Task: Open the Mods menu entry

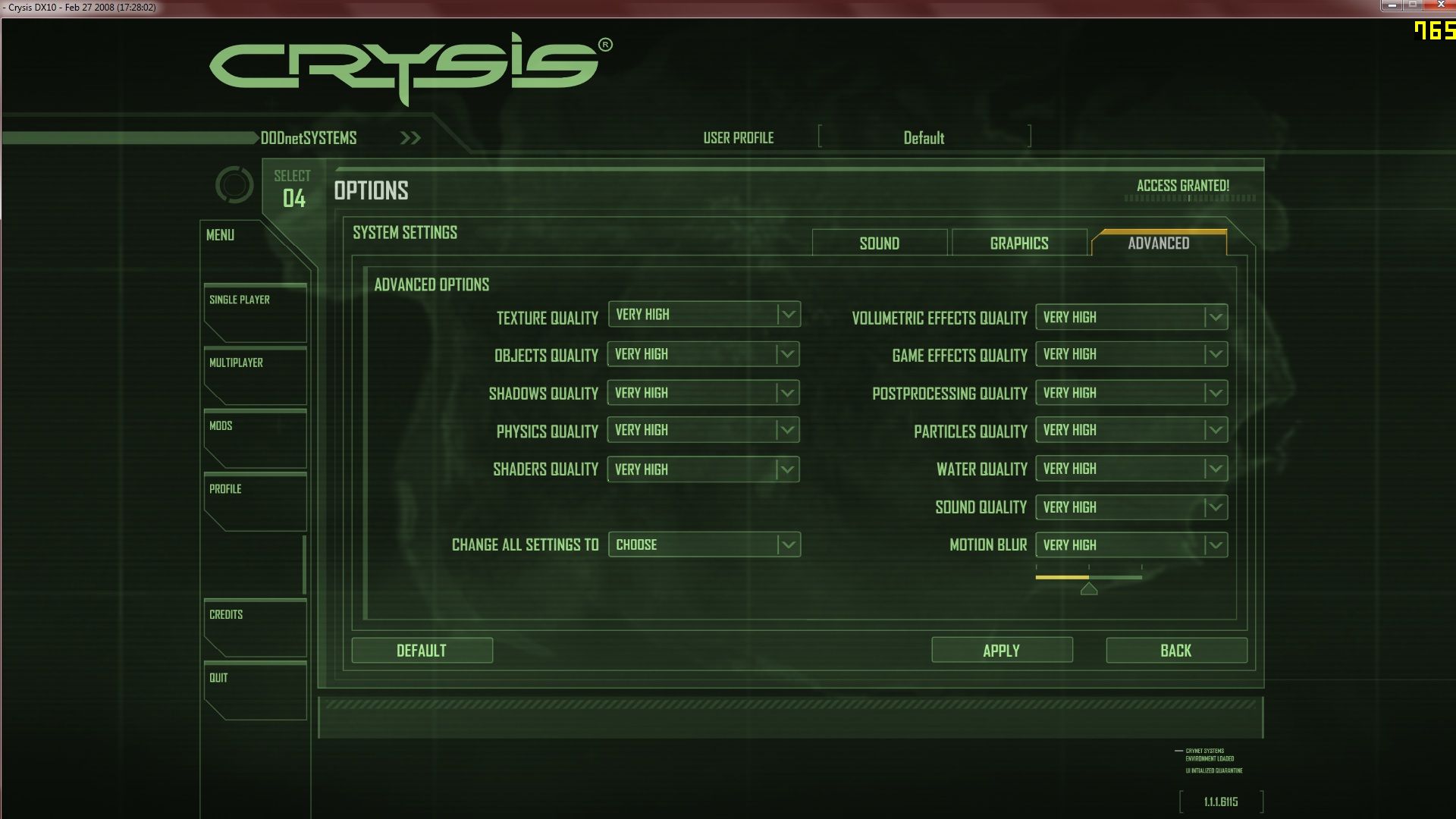Action: pyautogui.click(x=255, y=438)
